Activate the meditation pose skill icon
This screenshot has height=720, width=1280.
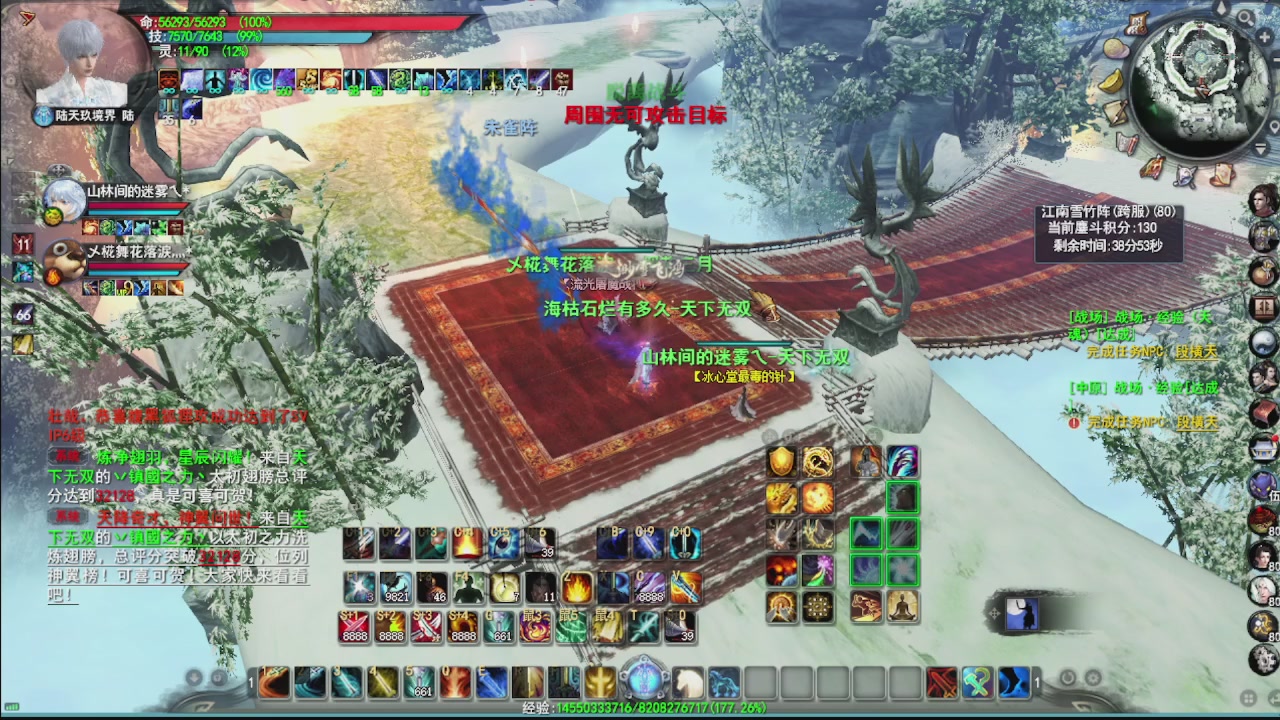pyautogui.click(x=903, y=605)
